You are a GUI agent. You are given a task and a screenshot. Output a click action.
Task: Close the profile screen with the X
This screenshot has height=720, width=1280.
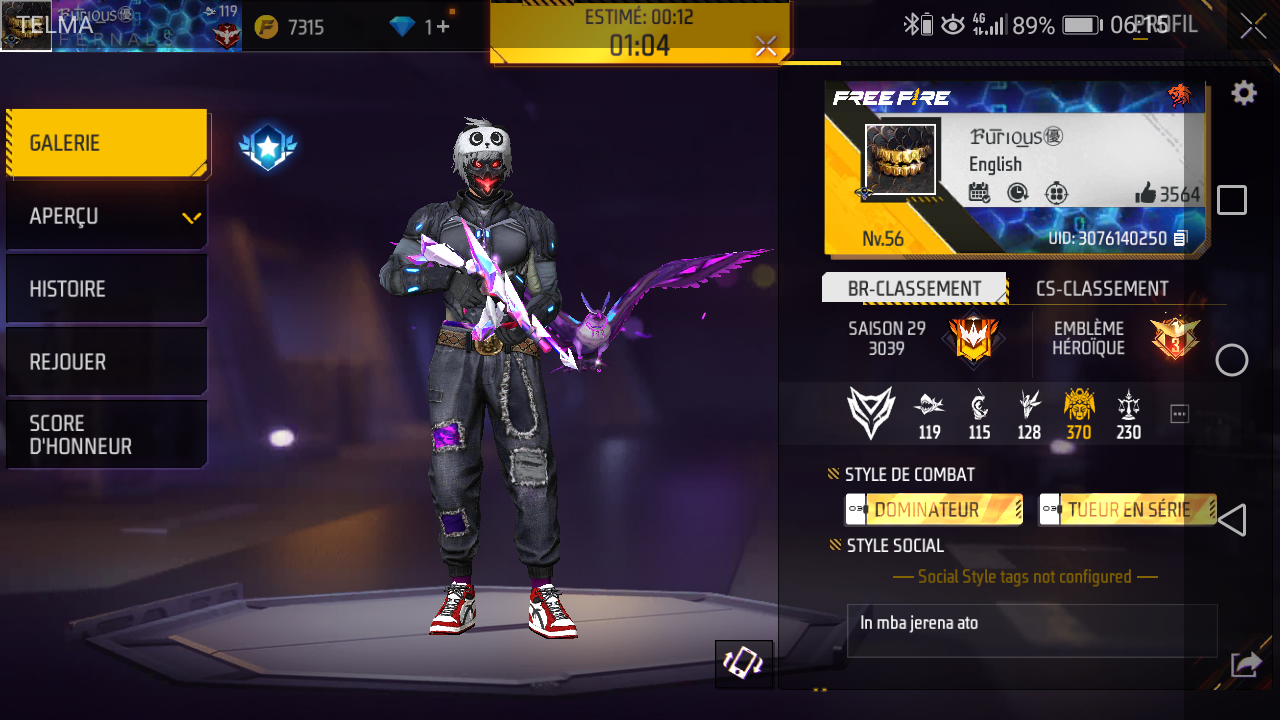[x=1253, y=27]
